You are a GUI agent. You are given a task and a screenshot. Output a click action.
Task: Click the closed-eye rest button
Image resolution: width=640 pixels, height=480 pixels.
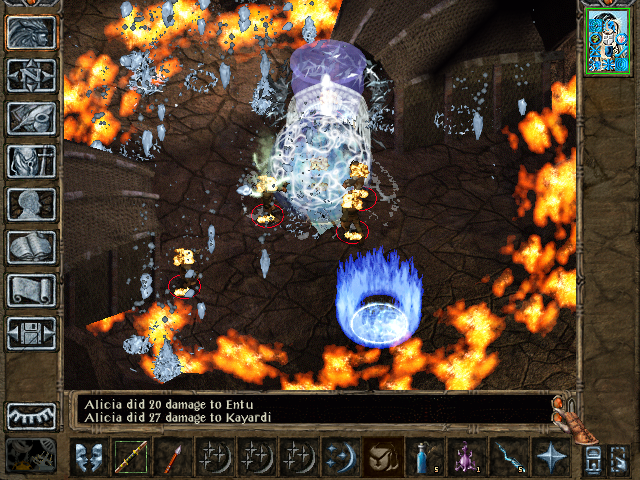(x=31, y=415)
